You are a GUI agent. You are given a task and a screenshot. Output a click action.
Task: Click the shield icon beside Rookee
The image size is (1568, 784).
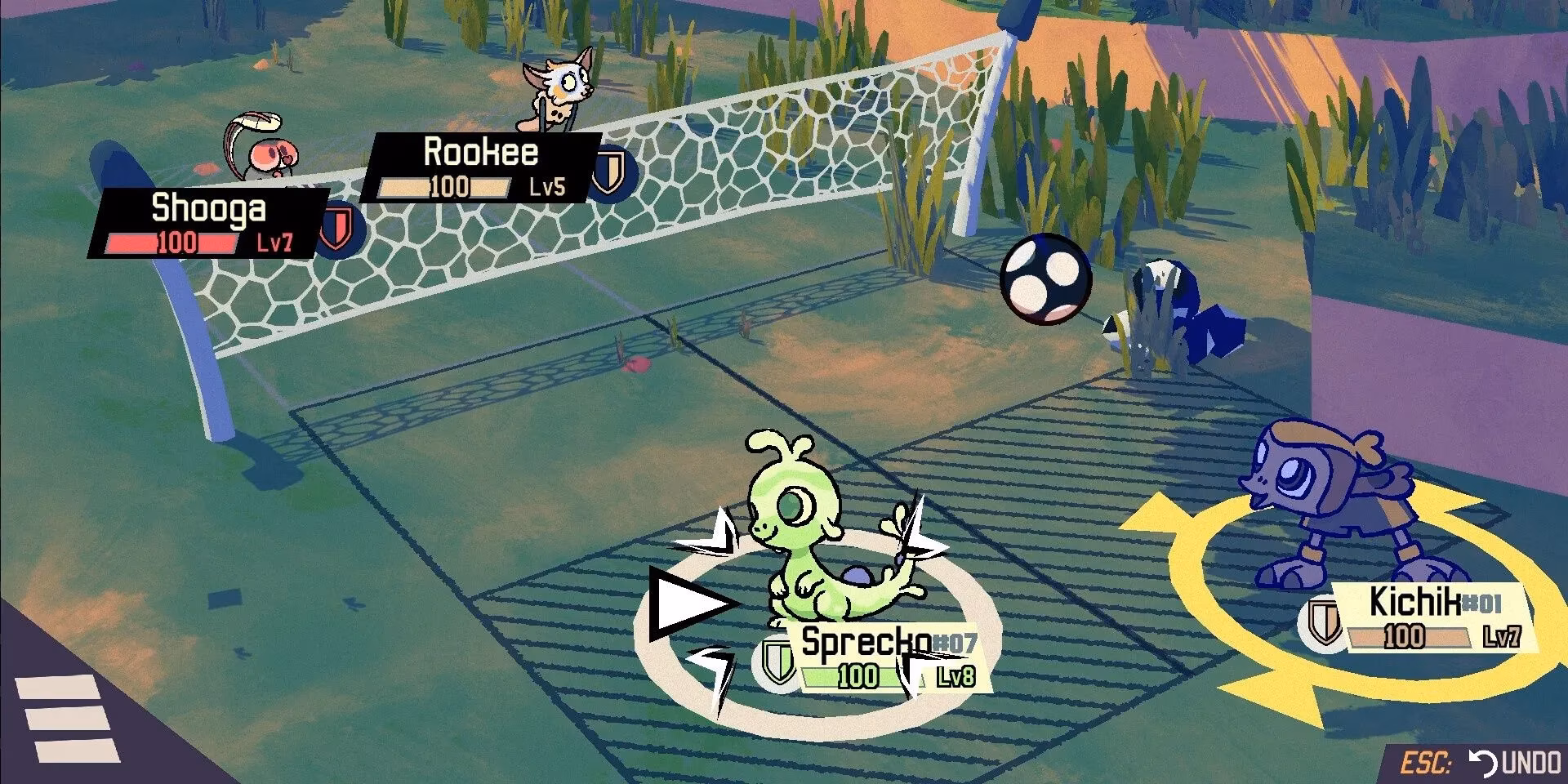[608, 172]
